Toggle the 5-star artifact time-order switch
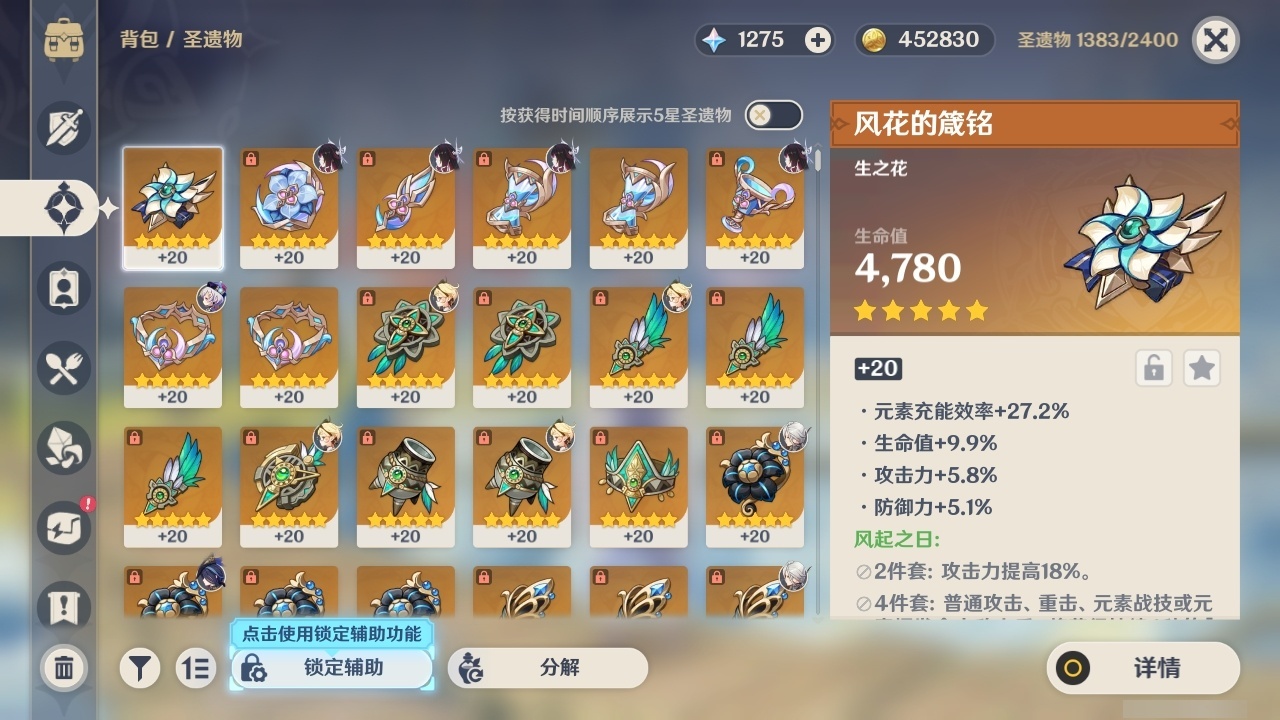The image size is (1280, 720). point(772,115)
